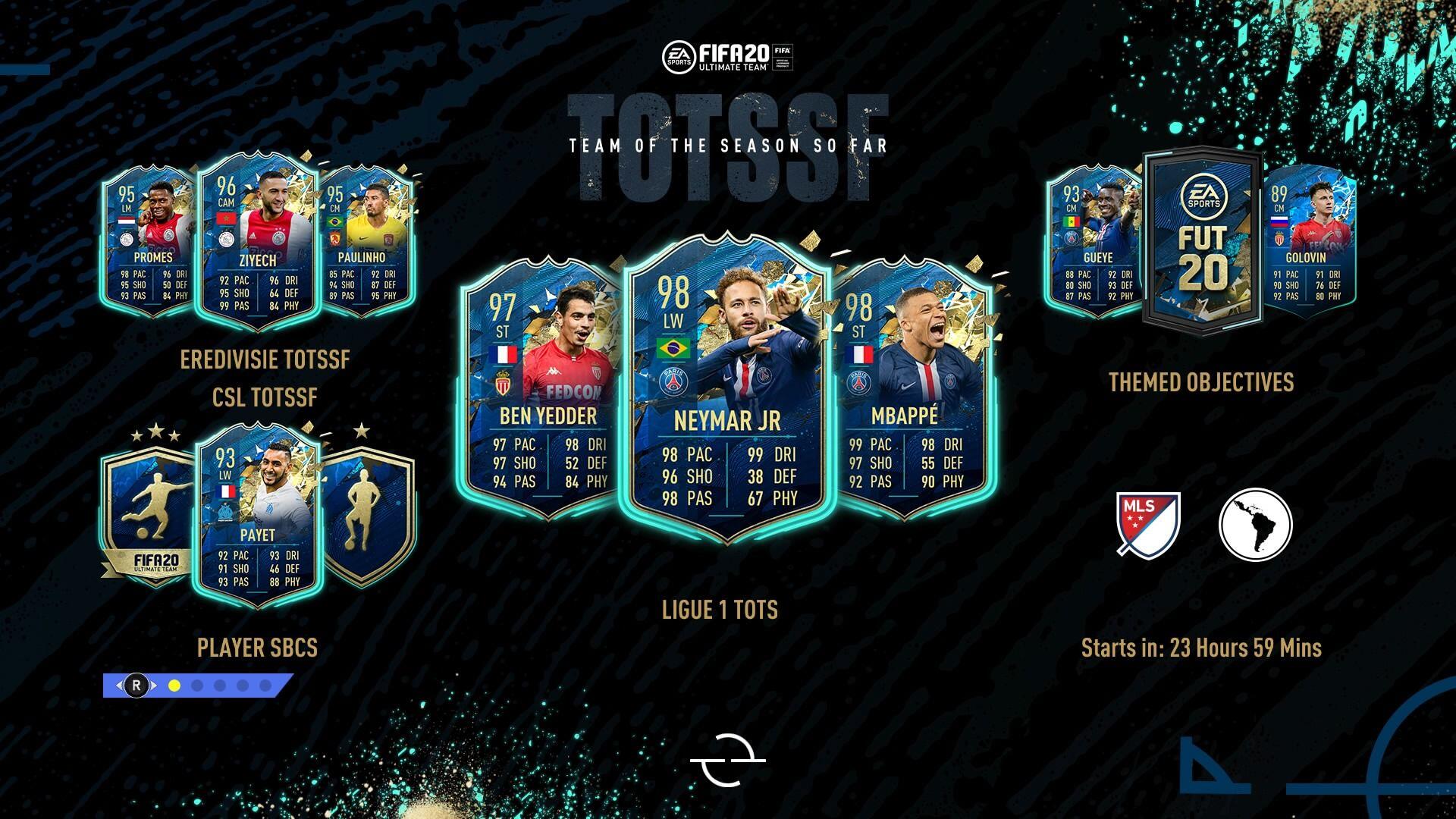Open the Player SBCs section
The image size is (1456, 819).
pos(257,648)
